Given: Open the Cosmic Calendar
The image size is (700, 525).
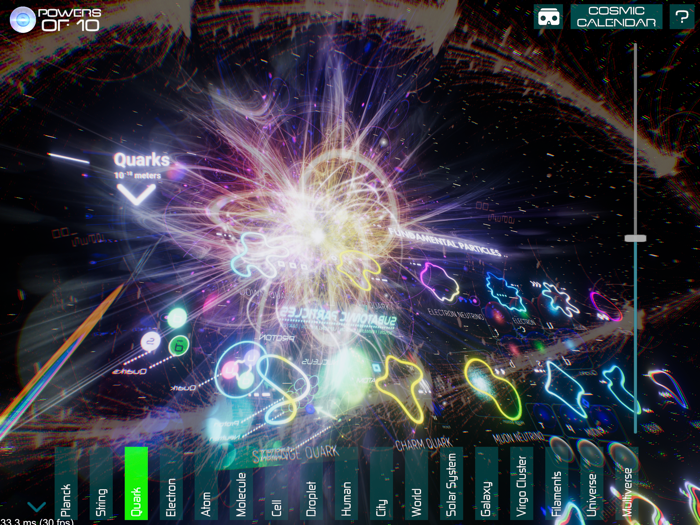Looking at the screenshot, I should (616, 17).
